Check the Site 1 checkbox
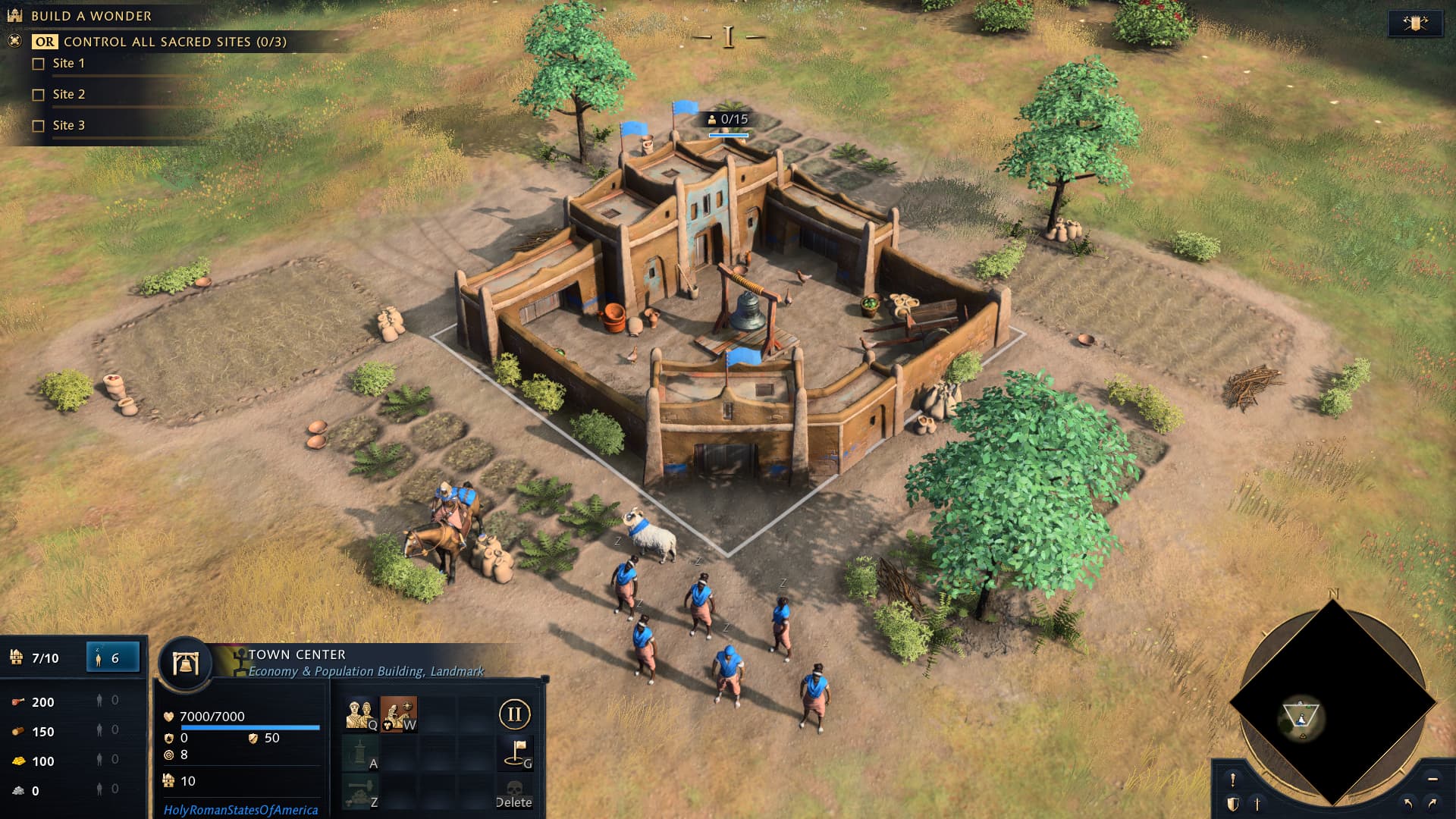The image size is (1456, 819). coord(36,64)
